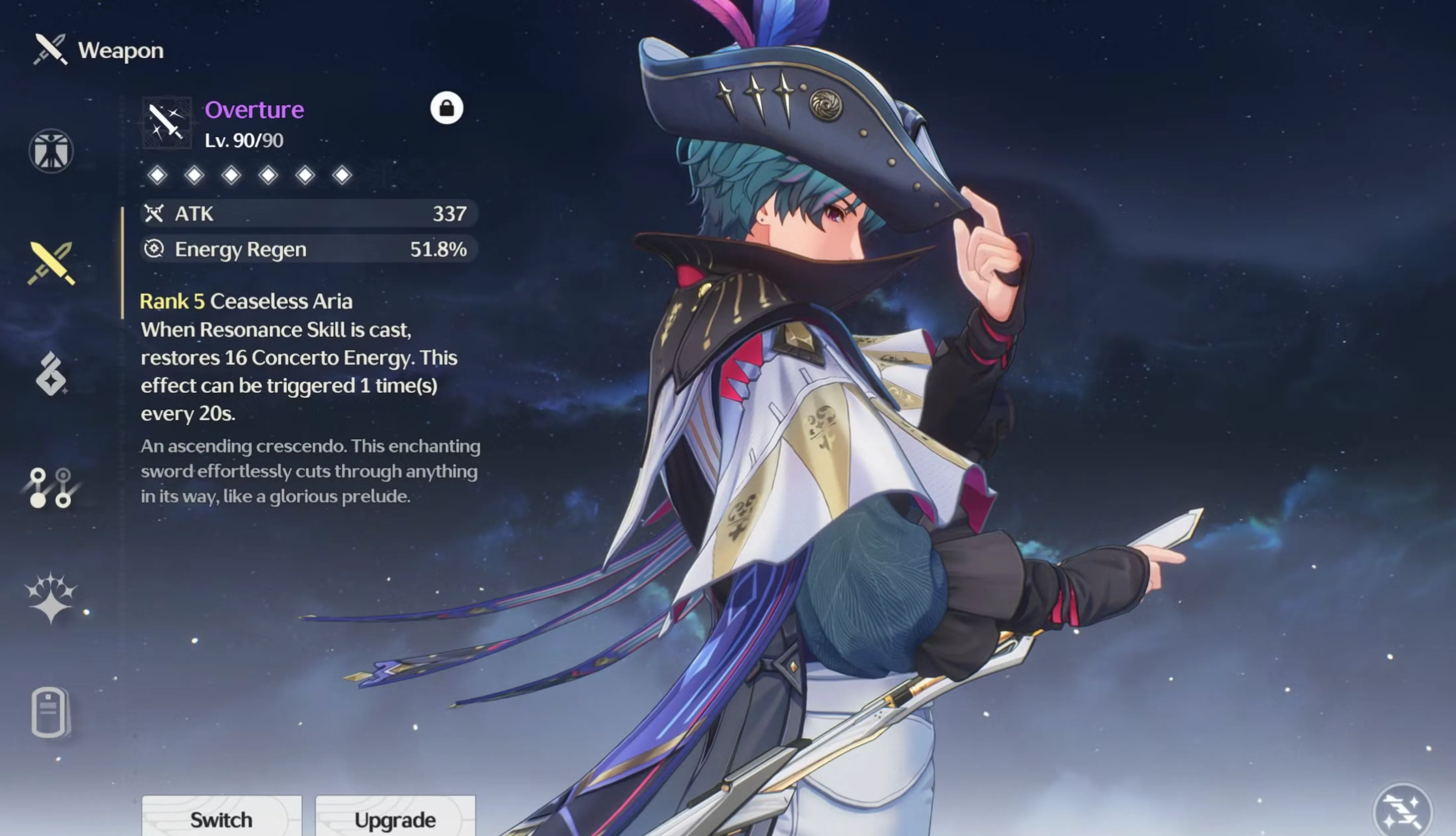Click the Overture weapon thumbnail
Image resolution: width=1456 pixels, height=836 pixels.
tap(167, 123)
